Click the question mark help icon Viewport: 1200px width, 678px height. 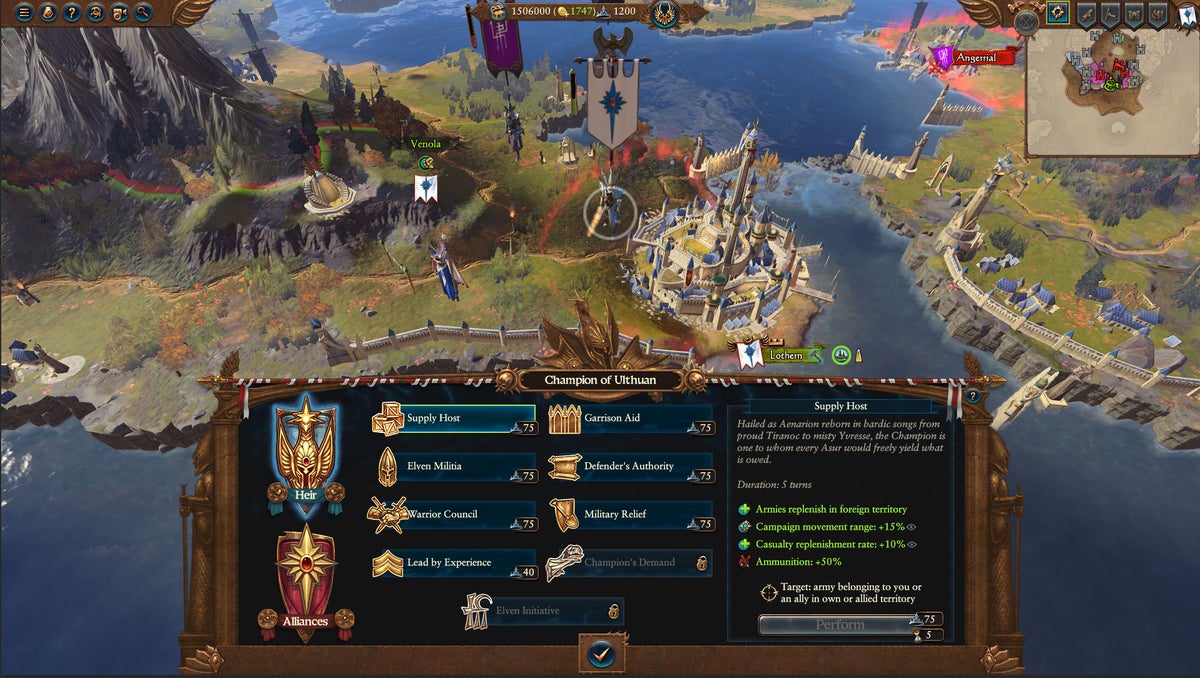point(72,13)
